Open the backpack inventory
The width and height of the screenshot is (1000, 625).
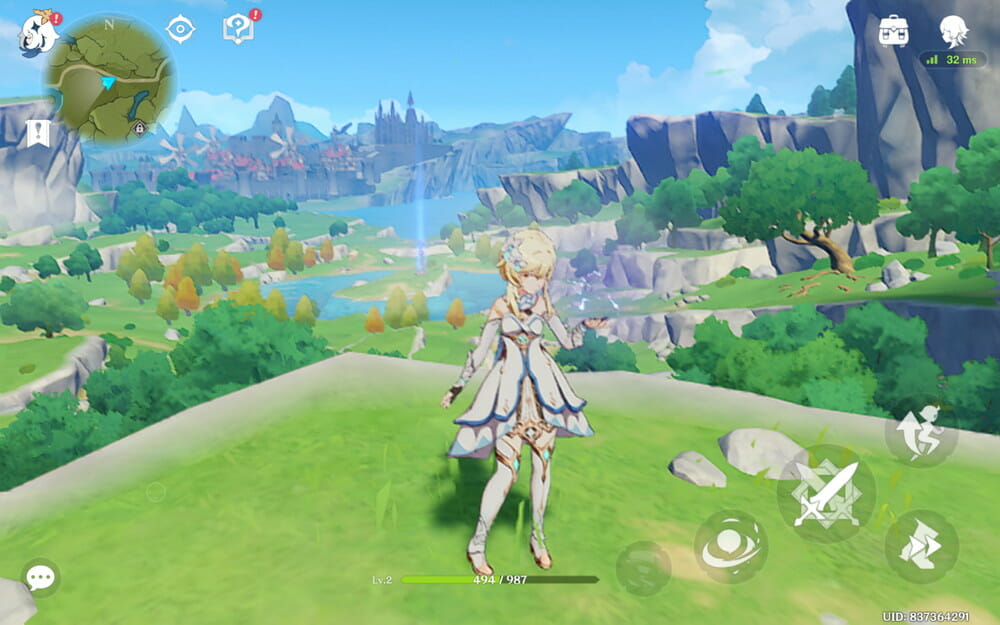(x=893, y=31)
